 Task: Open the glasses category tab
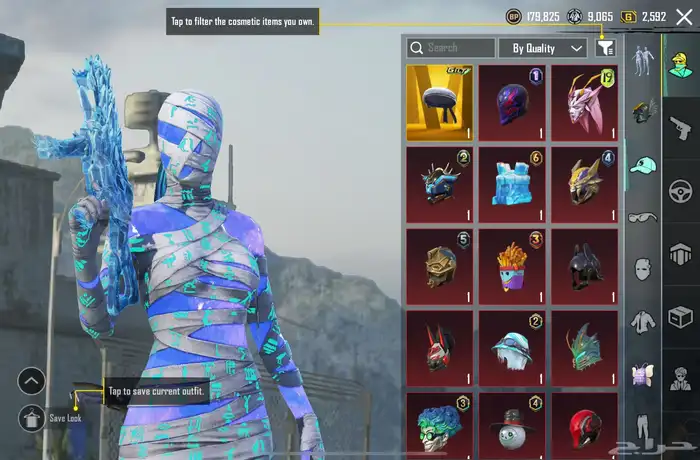(x=643, y=217)
